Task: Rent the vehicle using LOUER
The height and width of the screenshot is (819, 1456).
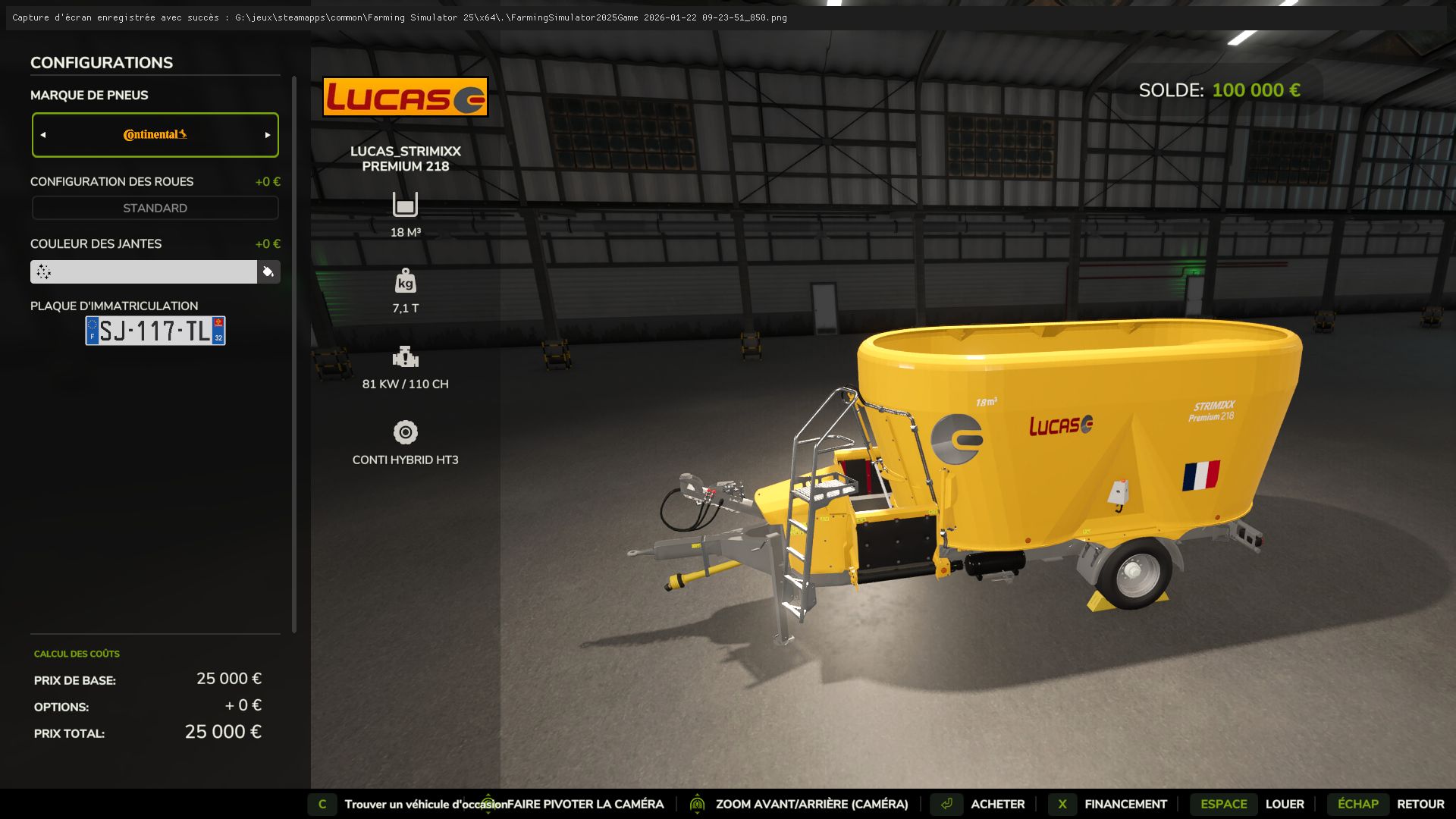Action: (1285, 804)
